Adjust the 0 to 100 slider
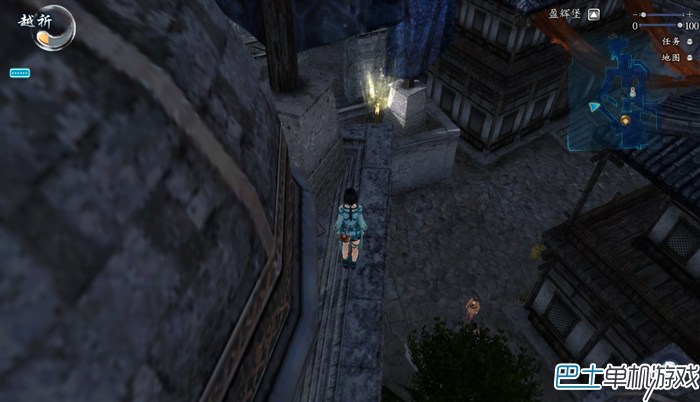Image resolution: width=700 pixels, height=402 pixels. pyautogui.click(x=661, y=26)
